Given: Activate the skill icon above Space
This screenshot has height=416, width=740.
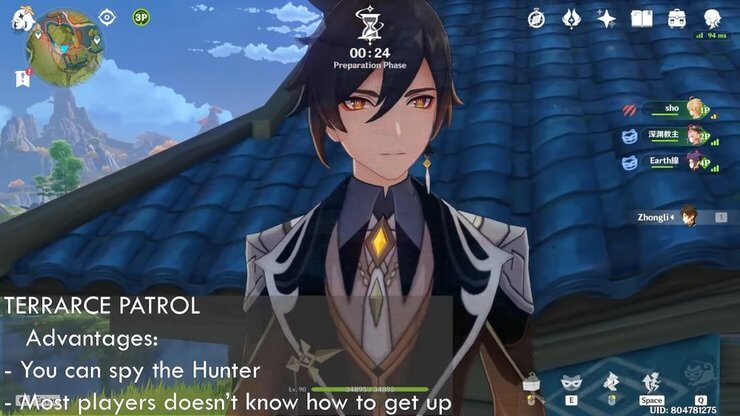Looking at the screenshot, I should click(x=652, y=381).
